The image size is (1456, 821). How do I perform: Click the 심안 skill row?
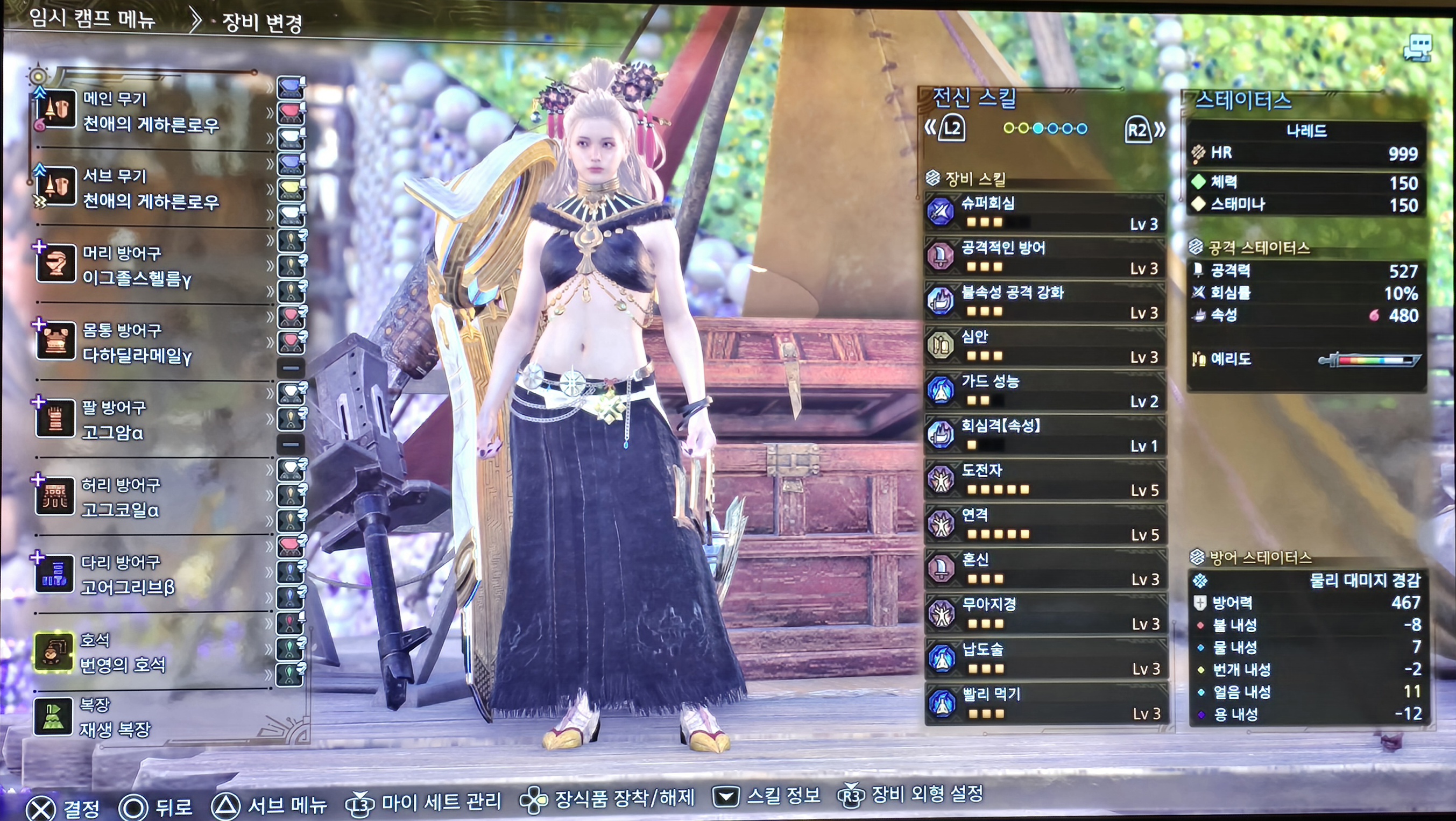1044,346
